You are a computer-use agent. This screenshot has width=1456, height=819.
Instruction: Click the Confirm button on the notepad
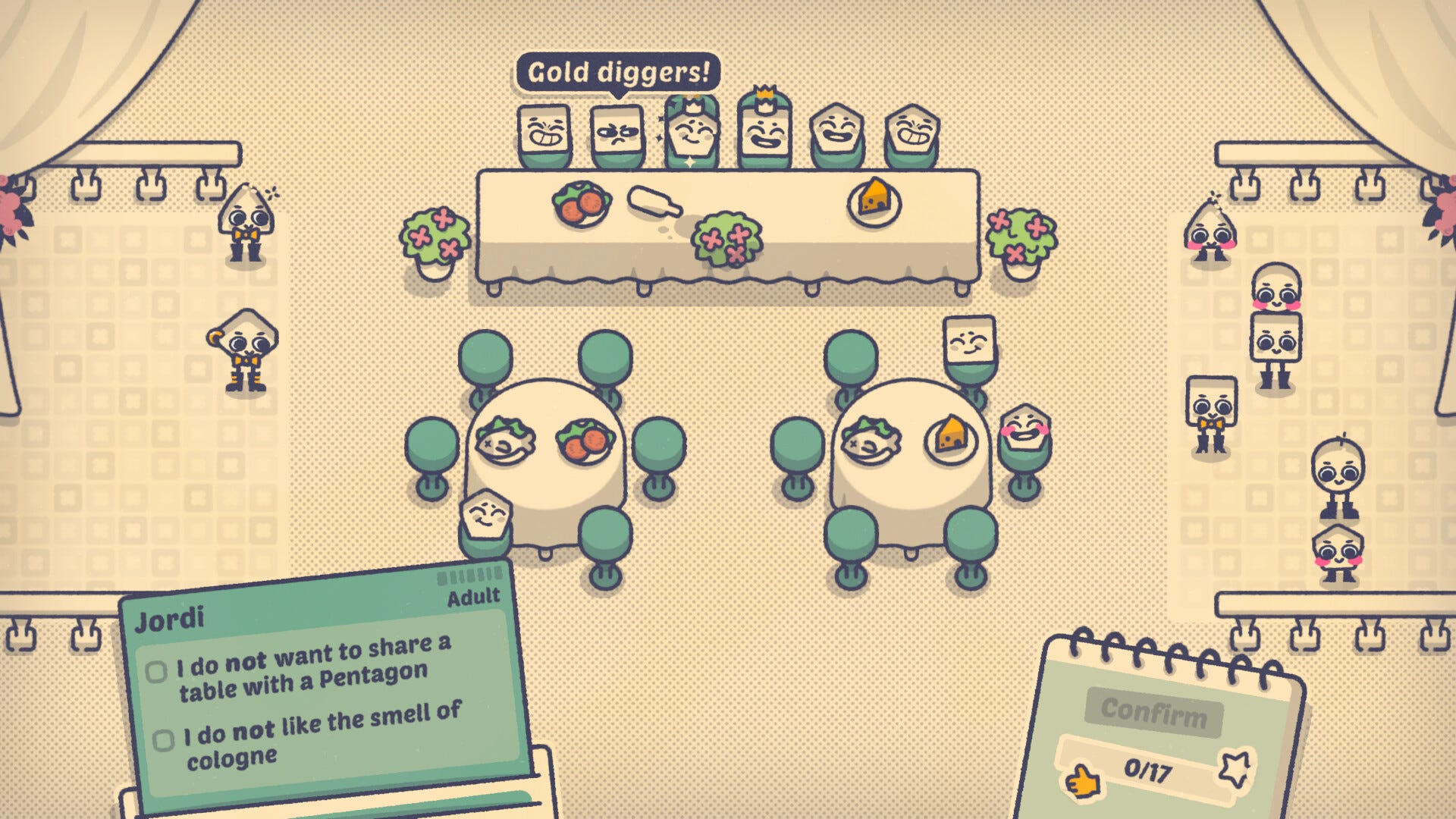1153,712
